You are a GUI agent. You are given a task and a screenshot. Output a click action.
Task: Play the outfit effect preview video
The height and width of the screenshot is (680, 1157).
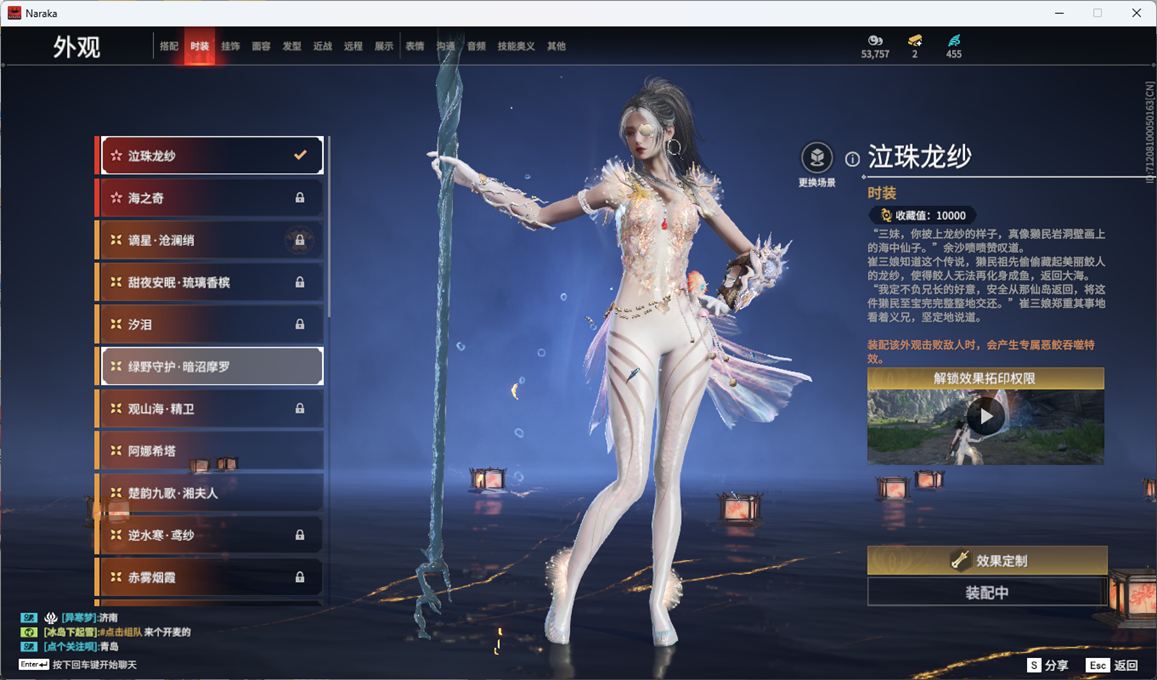coord(986,416)
